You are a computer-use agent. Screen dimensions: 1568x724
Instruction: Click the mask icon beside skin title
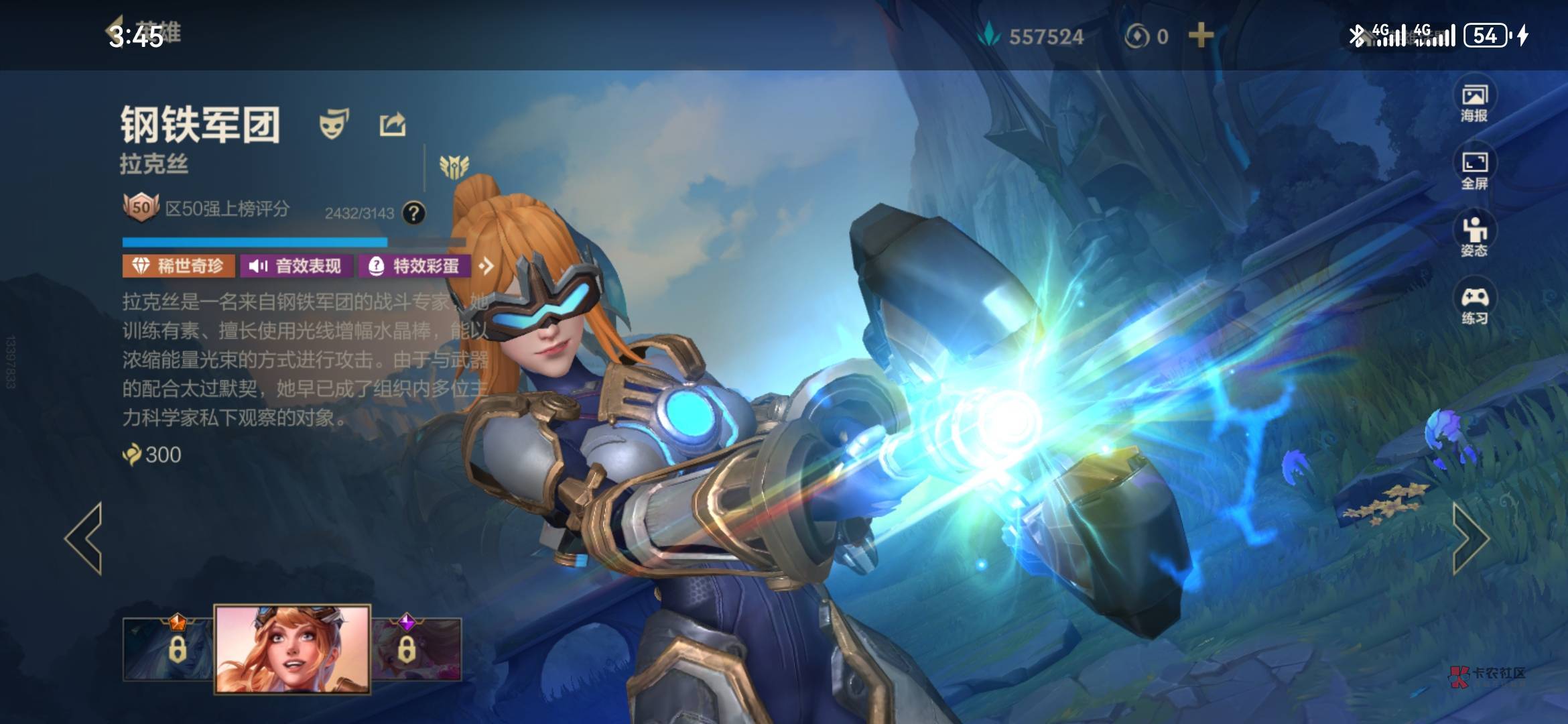pos(334,125)
